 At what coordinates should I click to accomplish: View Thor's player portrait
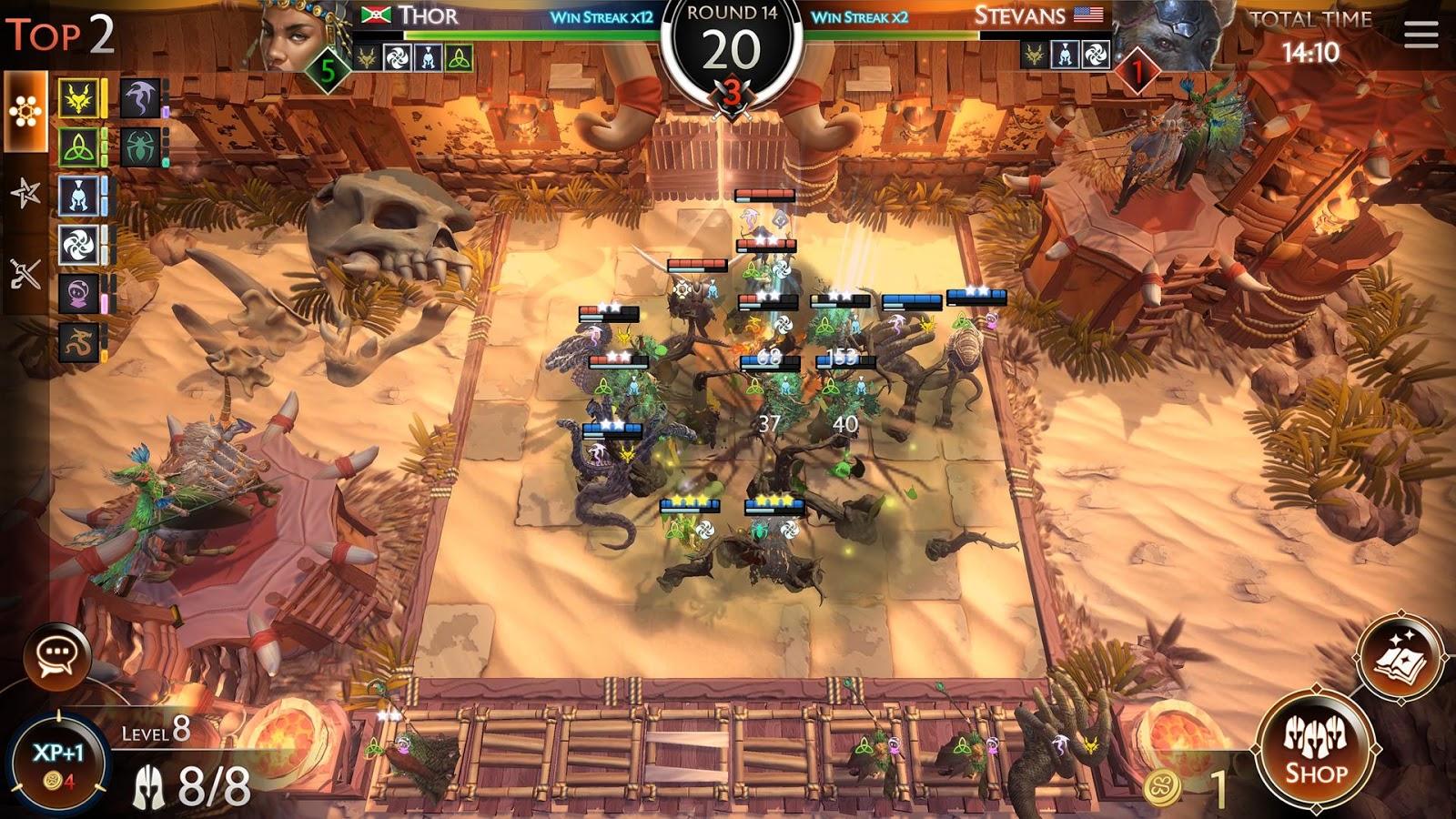[x=296, y=36]
